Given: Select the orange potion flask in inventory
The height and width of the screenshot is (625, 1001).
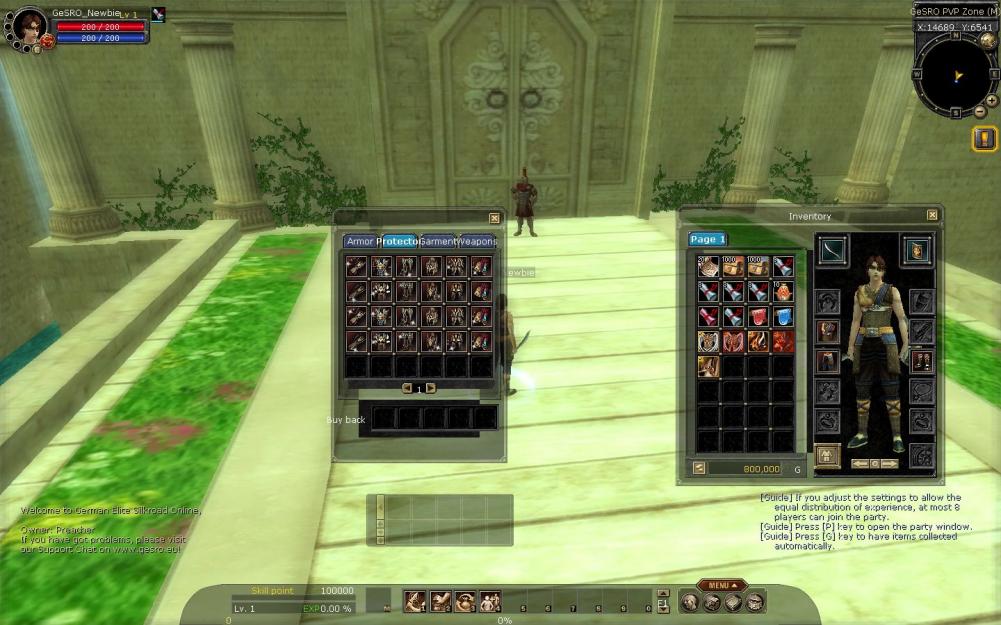Looking at the screenshot, I should click(x=783, y=292).
